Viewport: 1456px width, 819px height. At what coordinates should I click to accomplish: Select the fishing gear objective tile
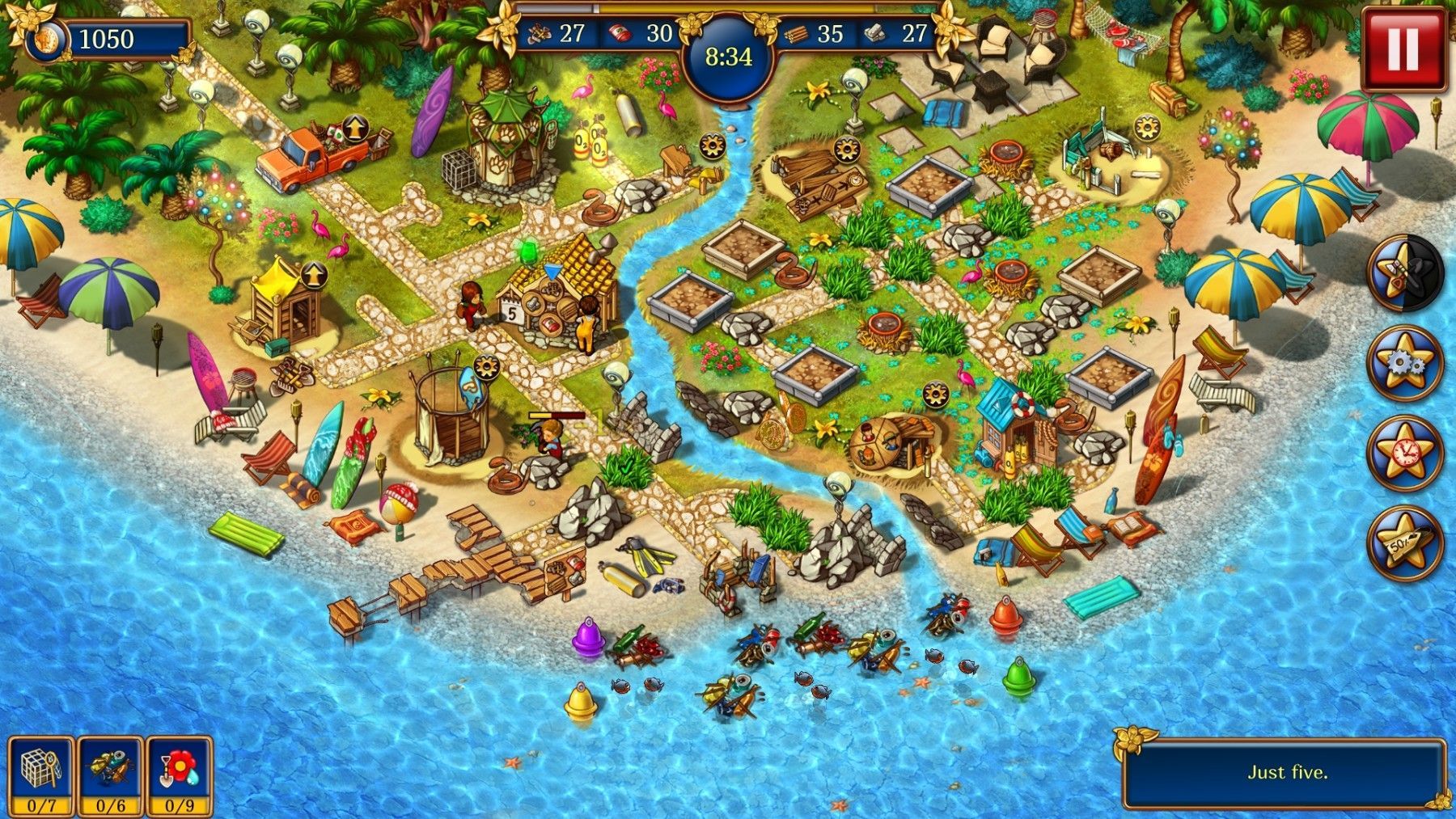pyautogui.click(x=111, y=775)
